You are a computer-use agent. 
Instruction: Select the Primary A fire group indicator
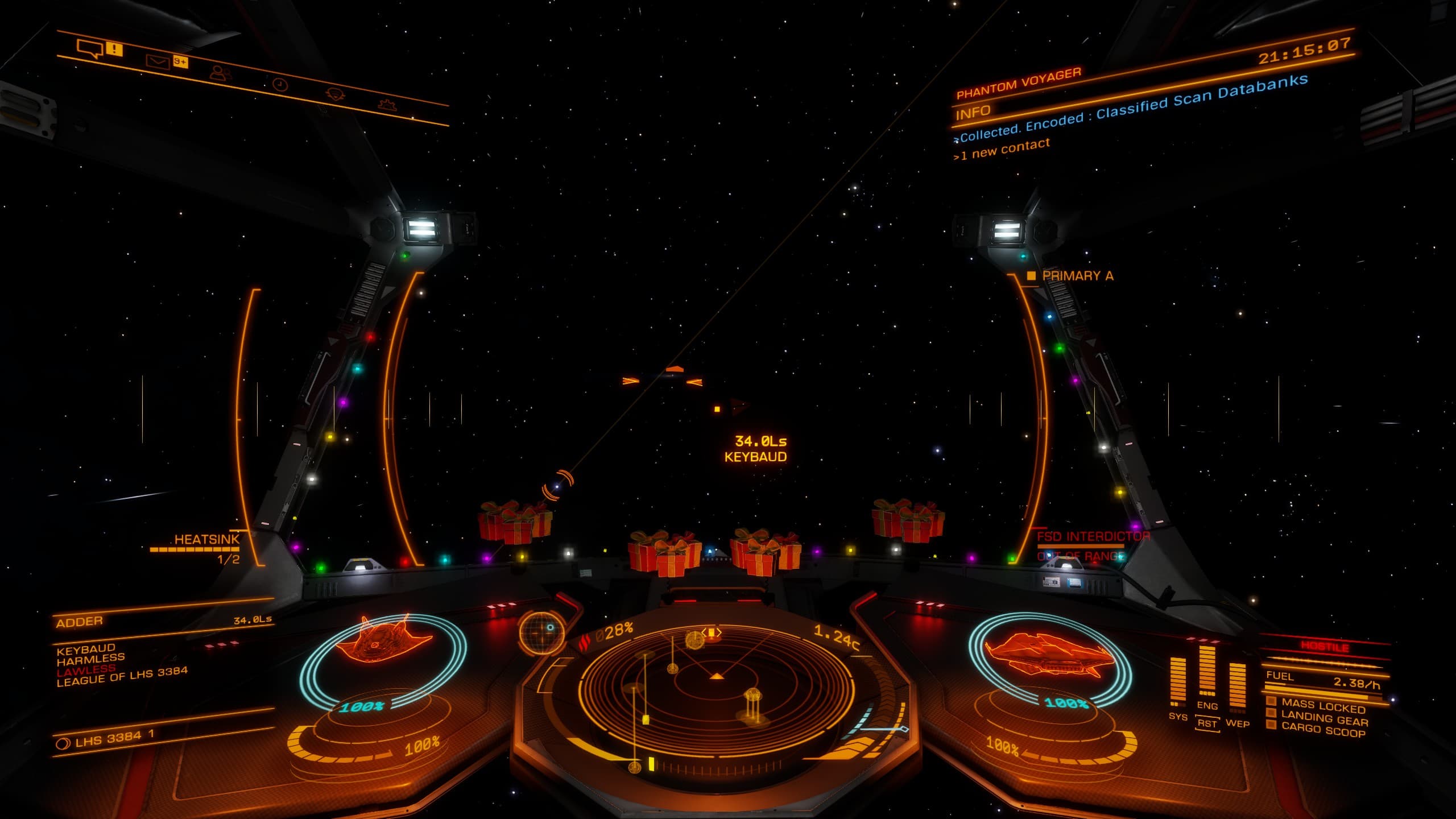coord(1077,276)
